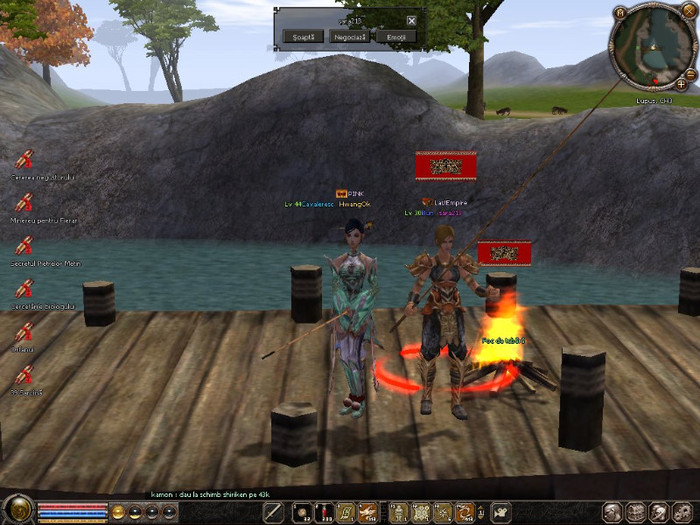Open the circular minimap
This screenshot has height=525, width=700.
651,46
